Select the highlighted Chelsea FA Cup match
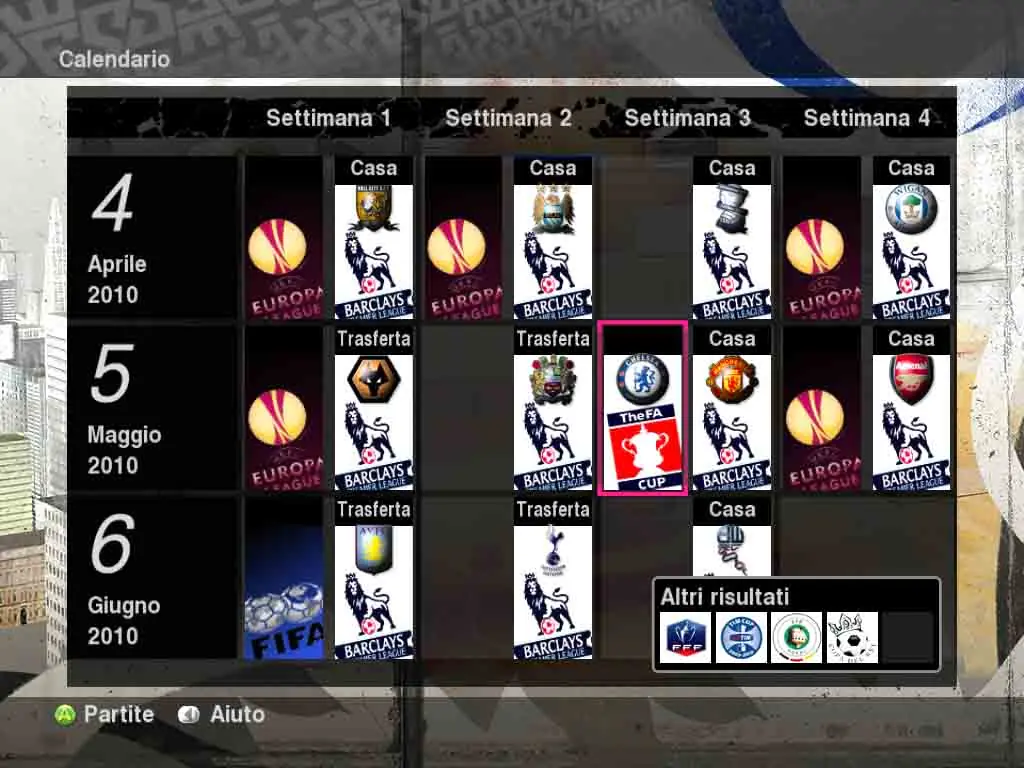1024x768 pixels. [x=642, y=408]
